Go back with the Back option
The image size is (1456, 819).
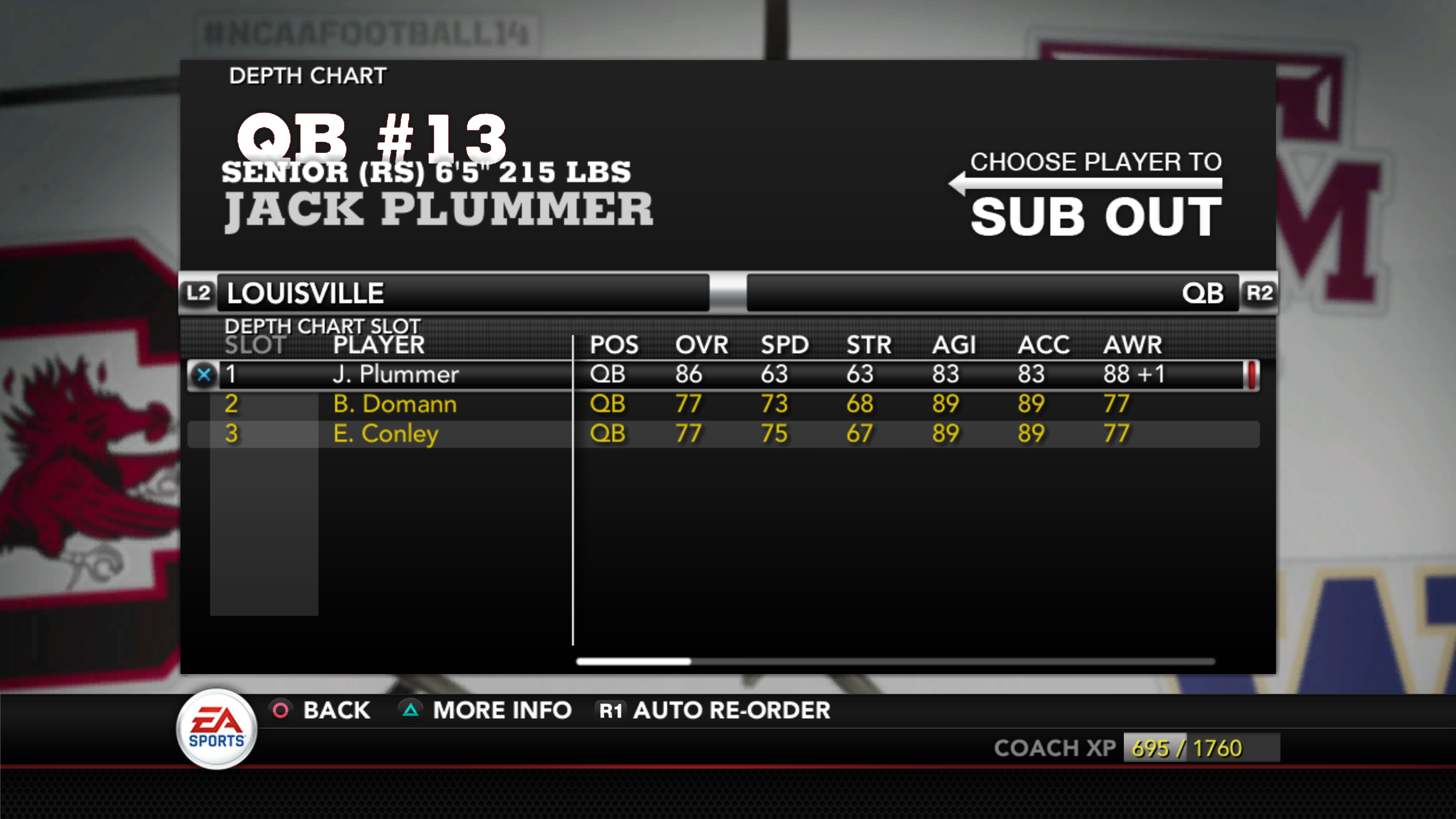pyautogui.click(x=322, y=711)
